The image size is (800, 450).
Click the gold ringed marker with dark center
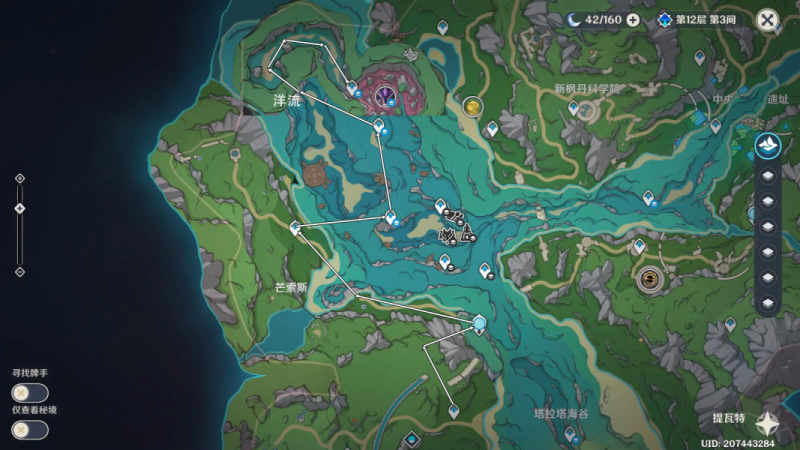651,277
